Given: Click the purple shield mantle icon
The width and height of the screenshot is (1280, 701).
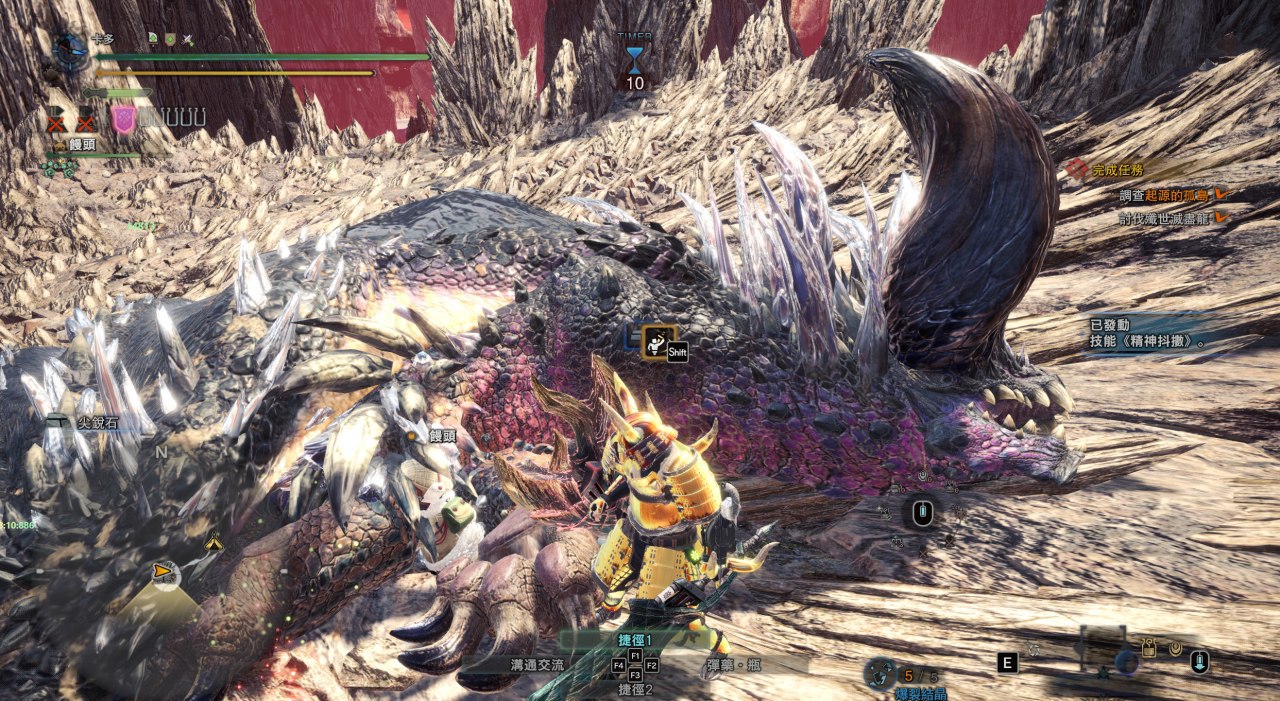Looking at the screenshot, I should [123, 119].
